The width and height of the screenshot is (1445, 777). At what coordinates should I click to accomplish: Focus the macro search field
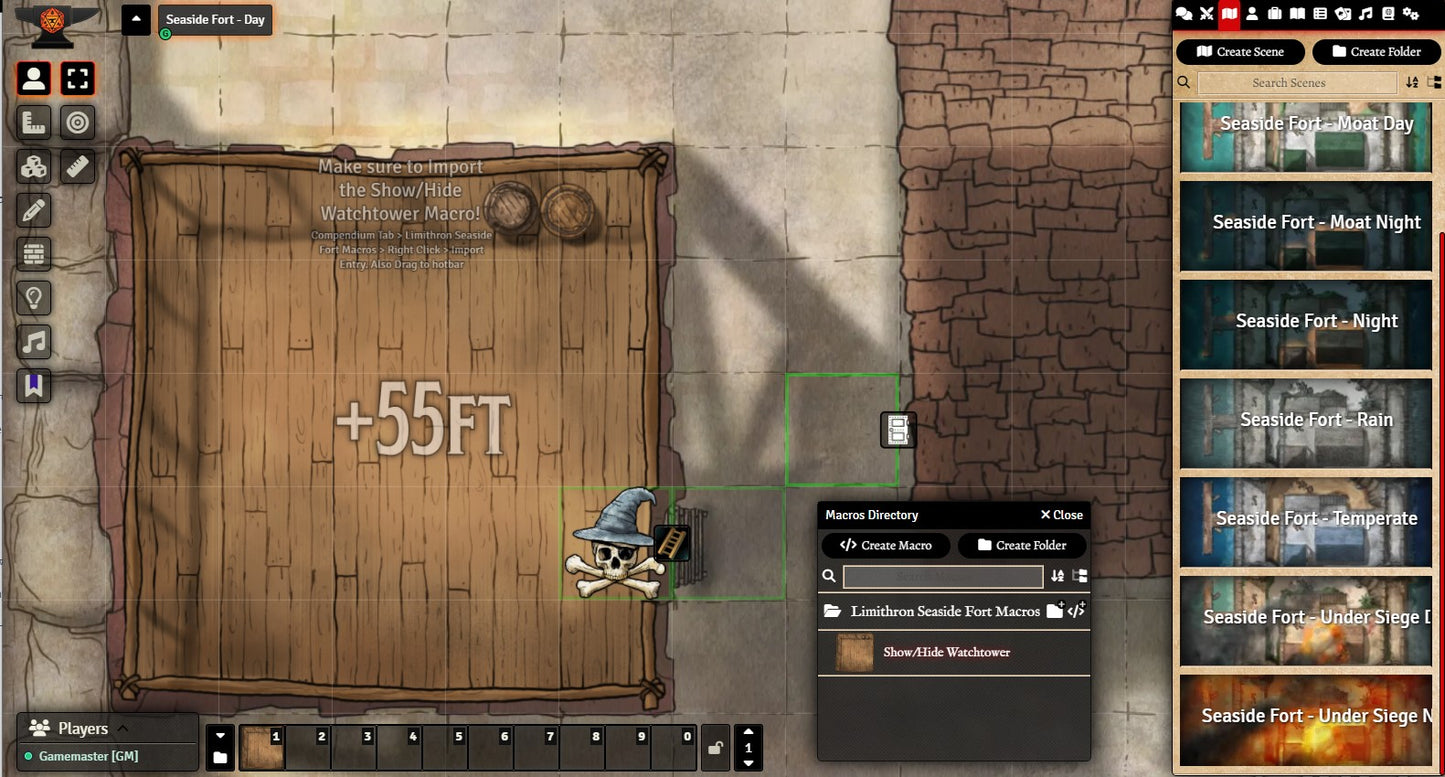[x=942, y=576]
